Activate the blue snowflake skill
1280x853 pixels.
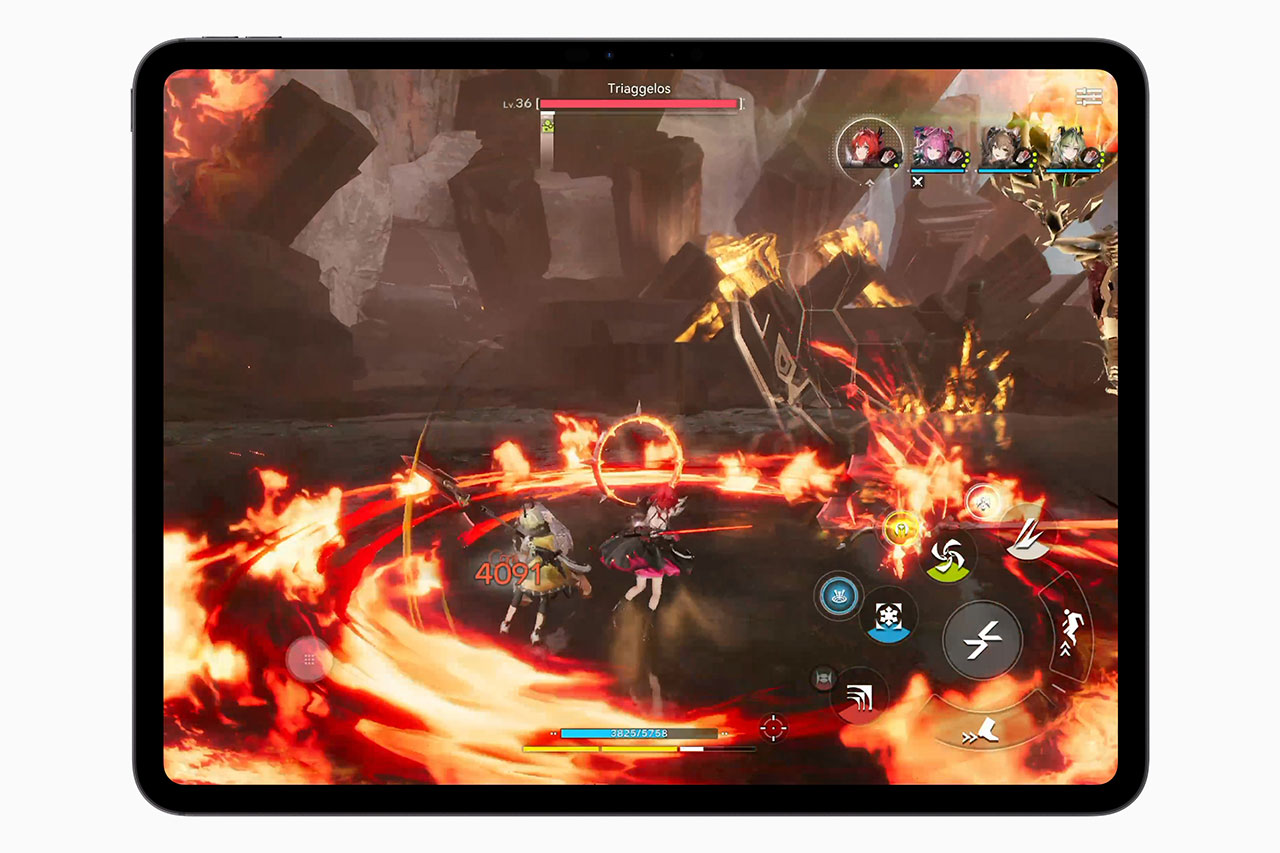click(888, 615)
